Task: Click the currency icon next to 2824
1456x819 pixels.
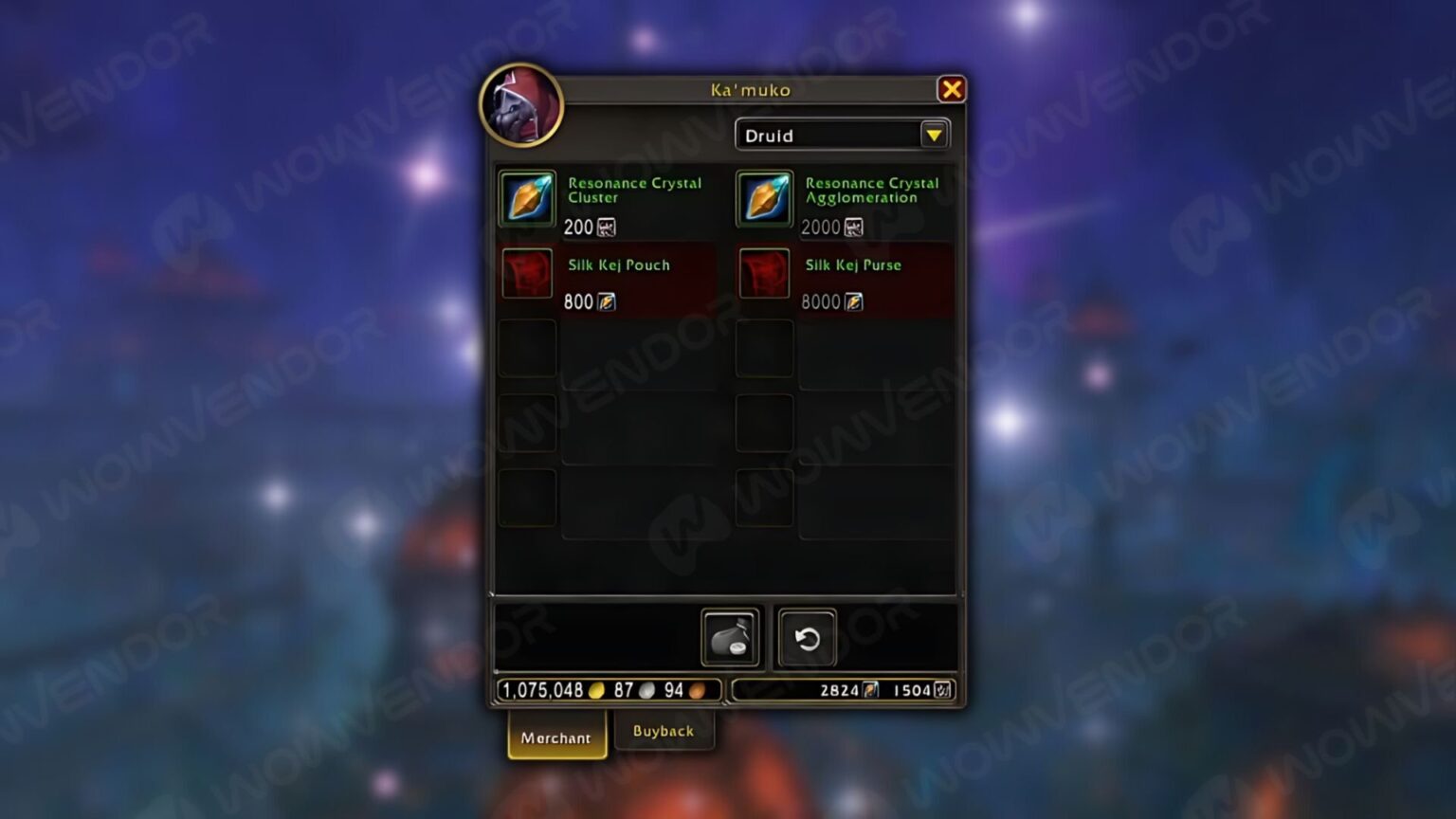Action: coord(870,690)
